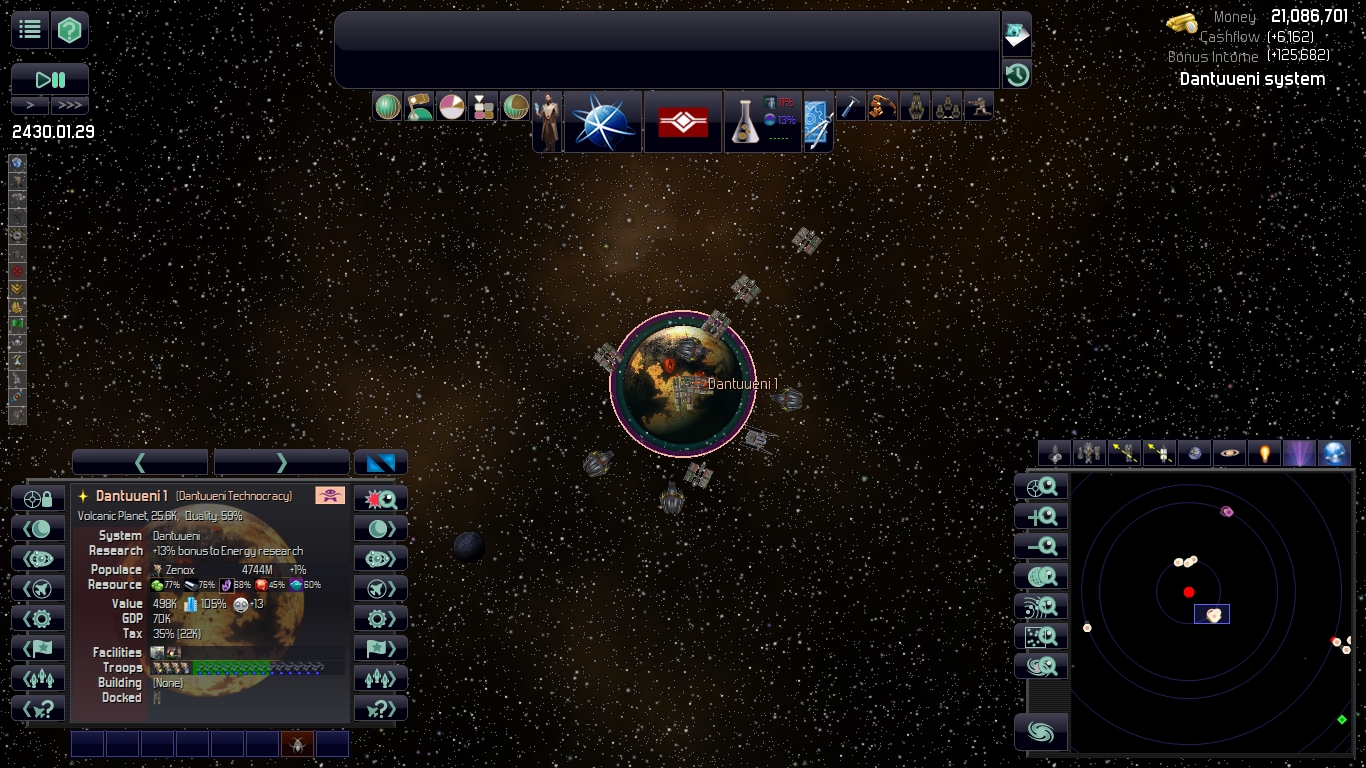Toggle the lock-view crosshair padlock button
The width and height of the screenshot is (1366, 768).
click(x=38, y=498)
